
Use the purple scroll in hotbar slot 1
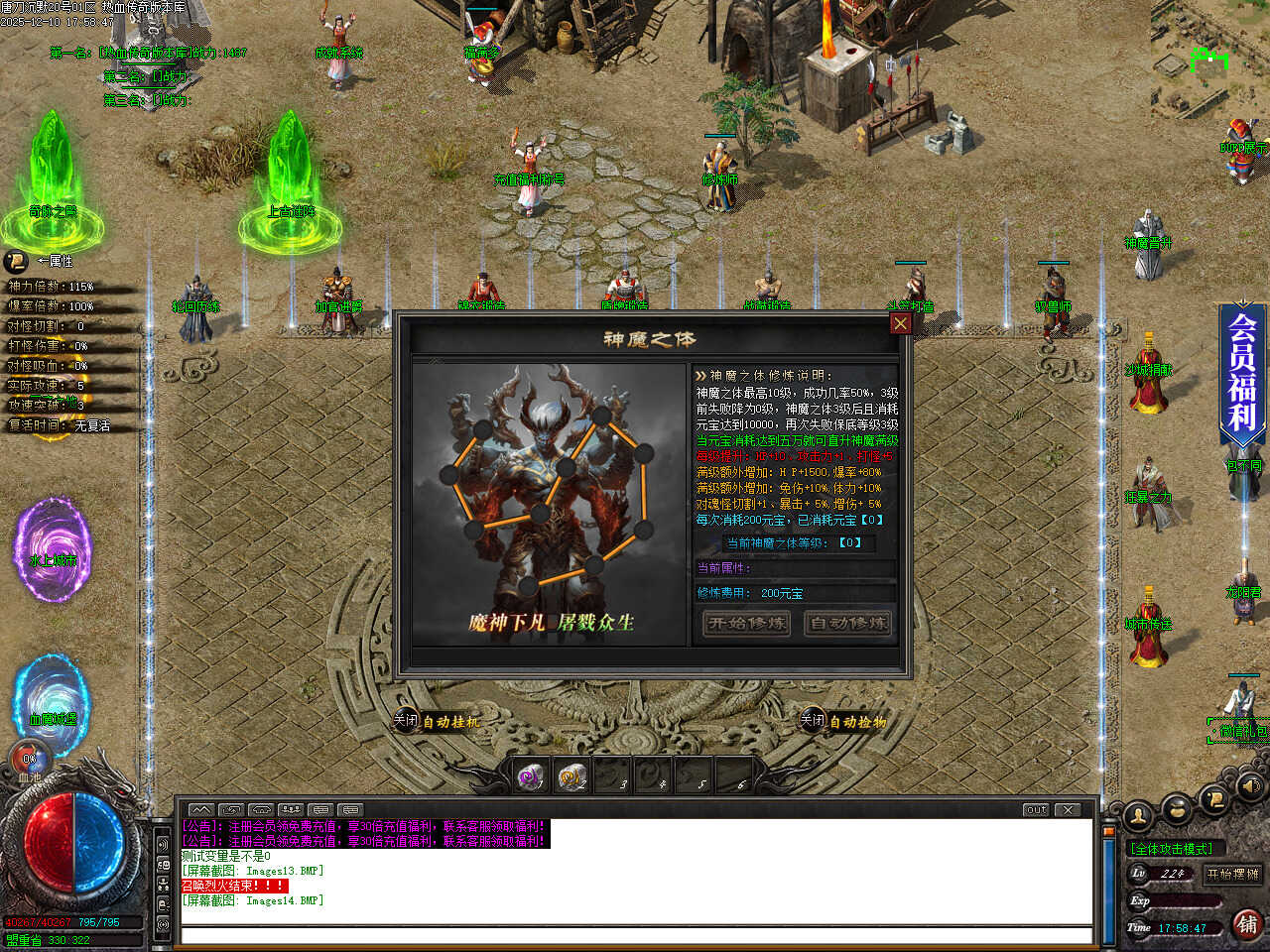532,777
